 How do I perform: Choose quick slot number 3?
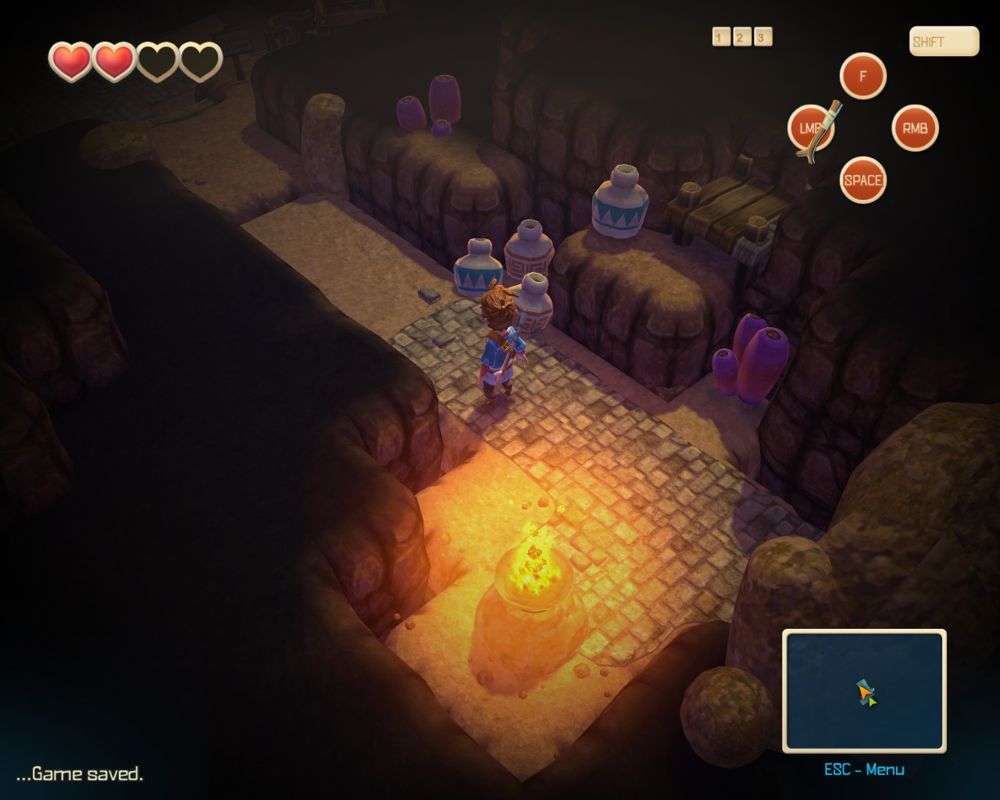tap(763, 37)
